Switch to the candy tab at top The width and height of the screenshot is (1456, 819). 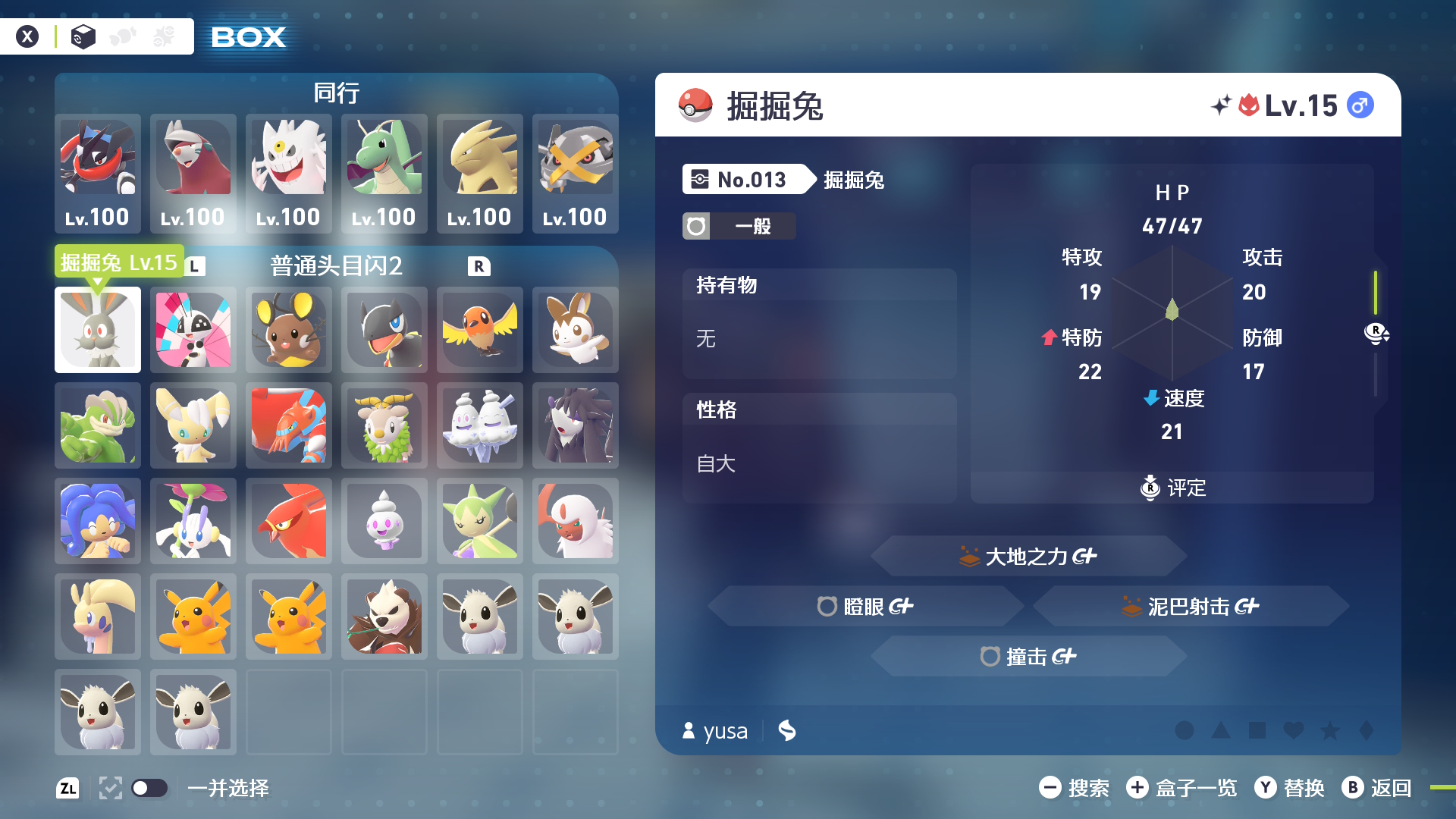pyautogui.click(x=123, y=36)
